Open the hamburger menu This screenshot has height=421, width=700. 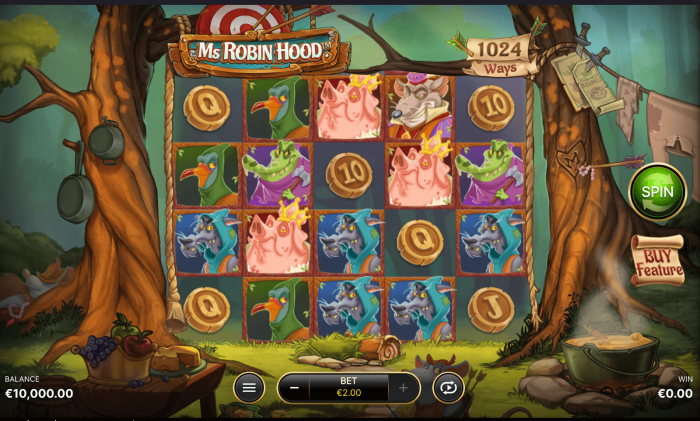pyautogui.click(x=249, y=387)
